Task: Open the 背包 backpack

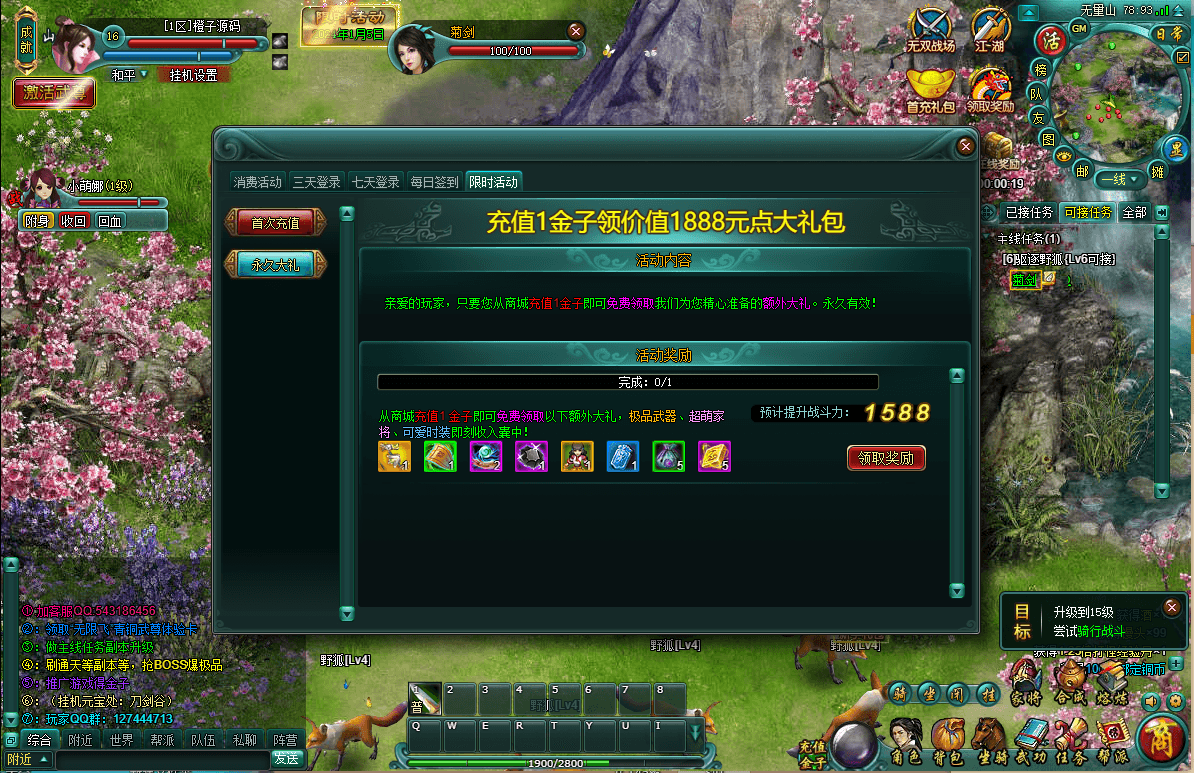Action: 946,742
